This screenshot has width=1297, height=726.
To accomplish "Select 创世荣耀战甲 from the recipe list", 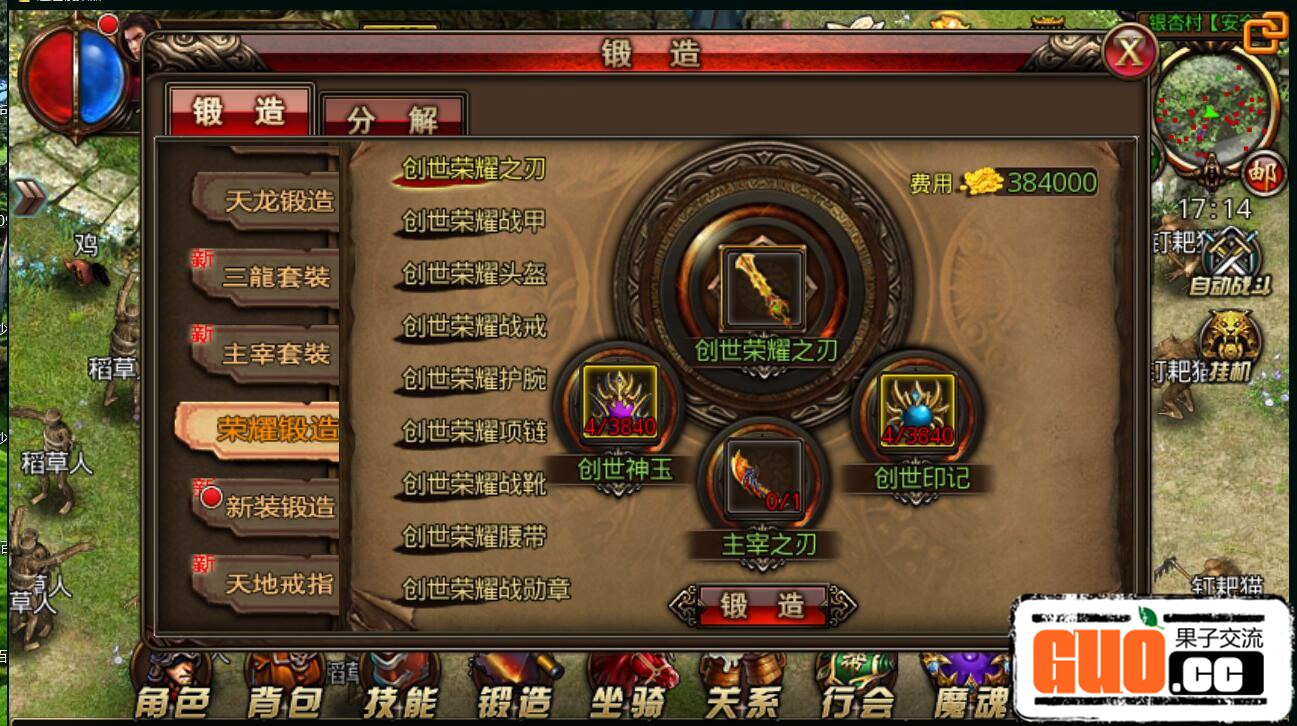I will coord(474,221).
